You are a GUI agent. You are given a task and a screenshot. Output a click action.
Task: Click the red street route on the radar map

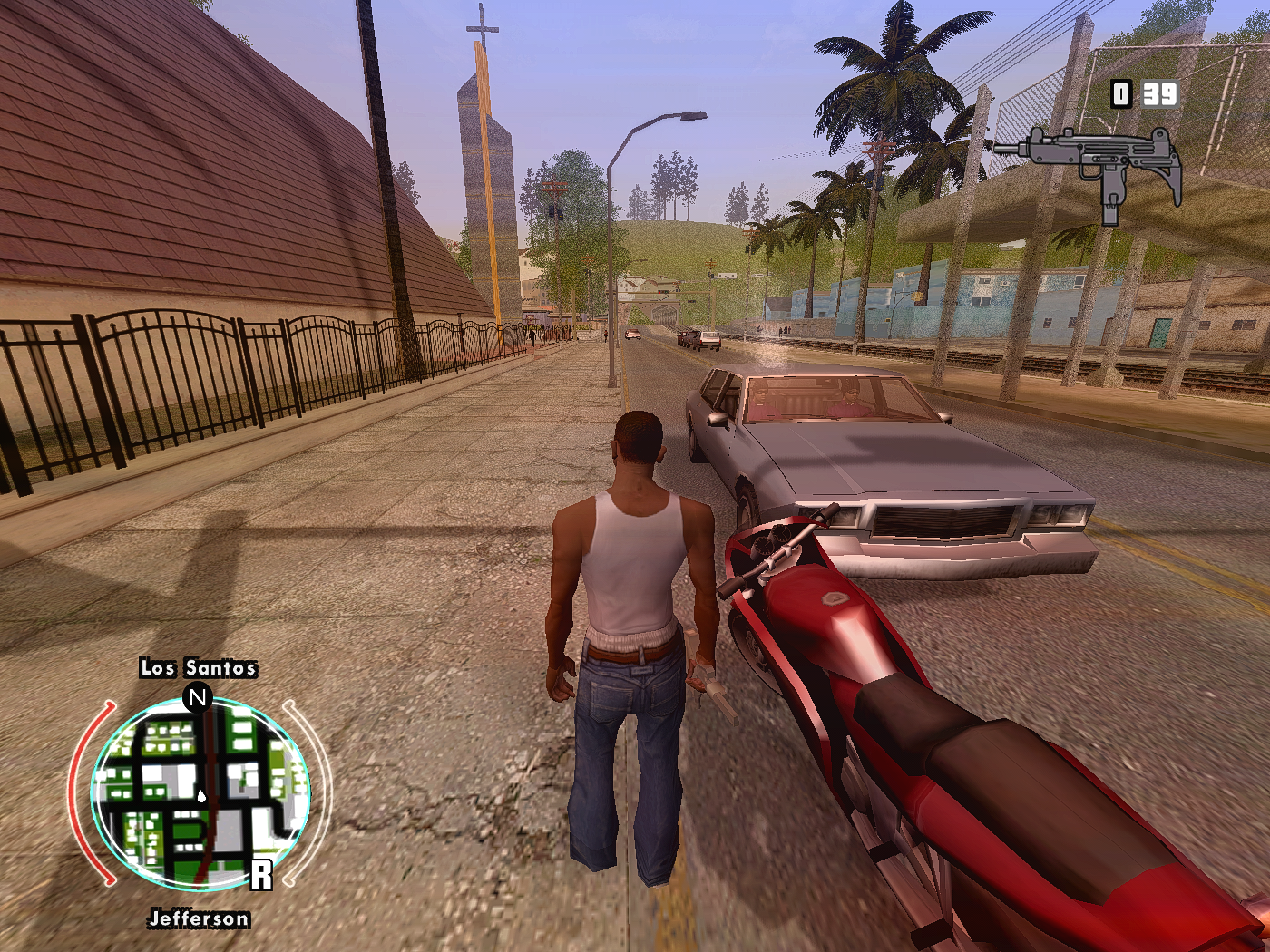[211, 780]
